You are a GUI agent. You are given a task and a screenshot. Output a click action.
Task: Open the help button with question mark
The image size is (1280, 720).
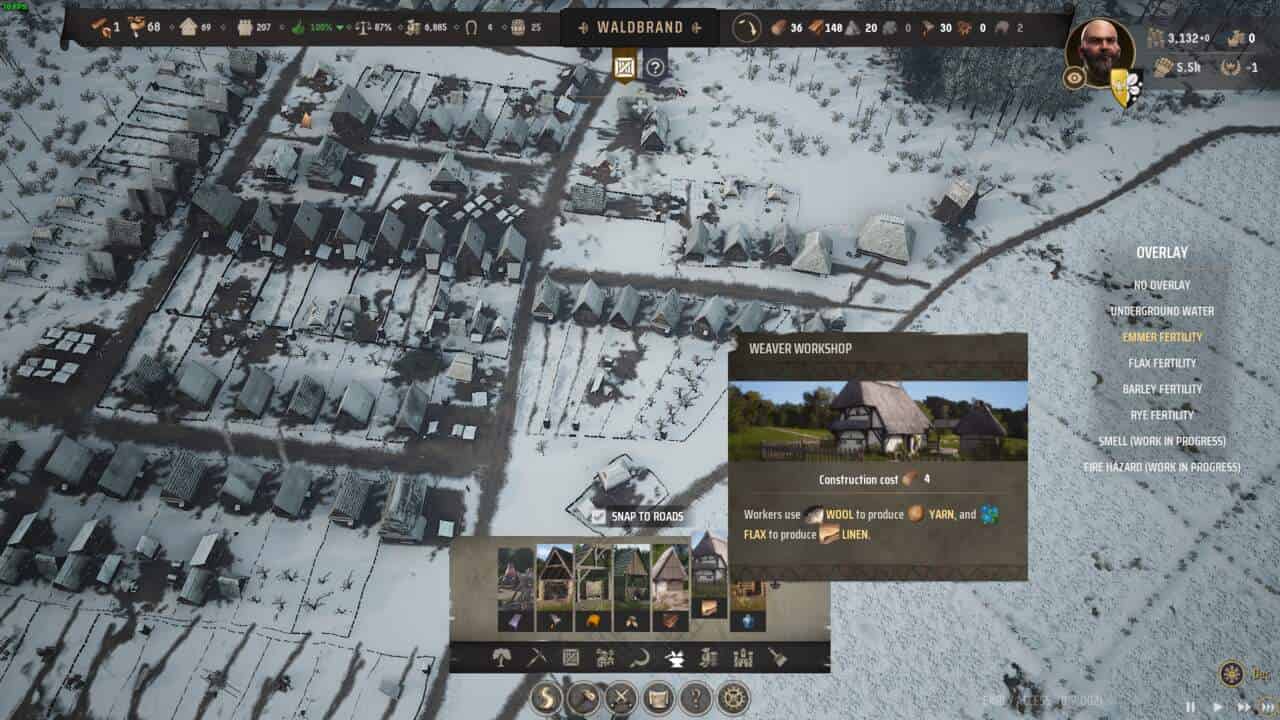pyautogui.click(x=696, y=697)
